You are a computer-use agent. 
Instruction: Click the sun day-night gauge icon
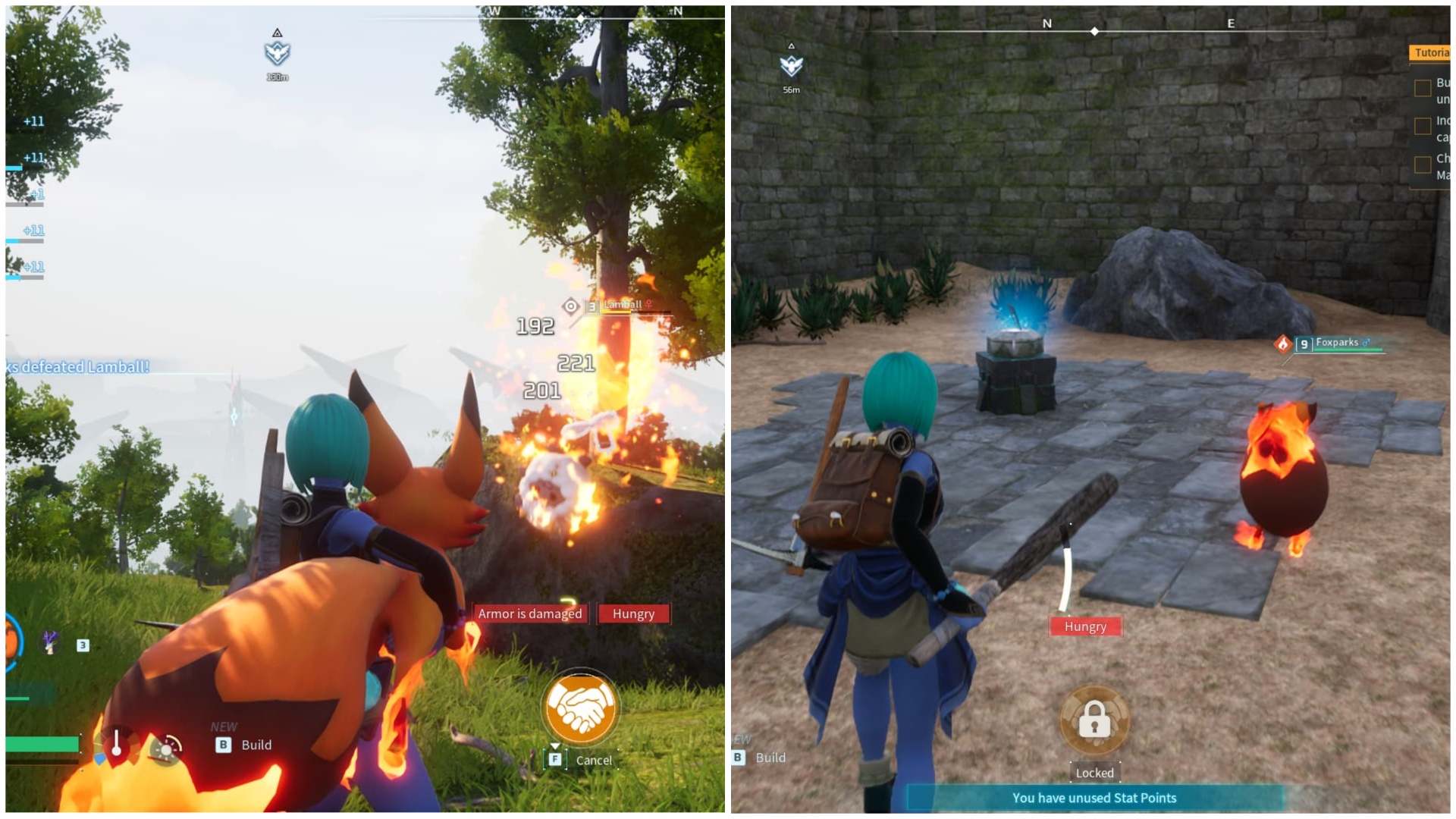click(x=166, y=751)
